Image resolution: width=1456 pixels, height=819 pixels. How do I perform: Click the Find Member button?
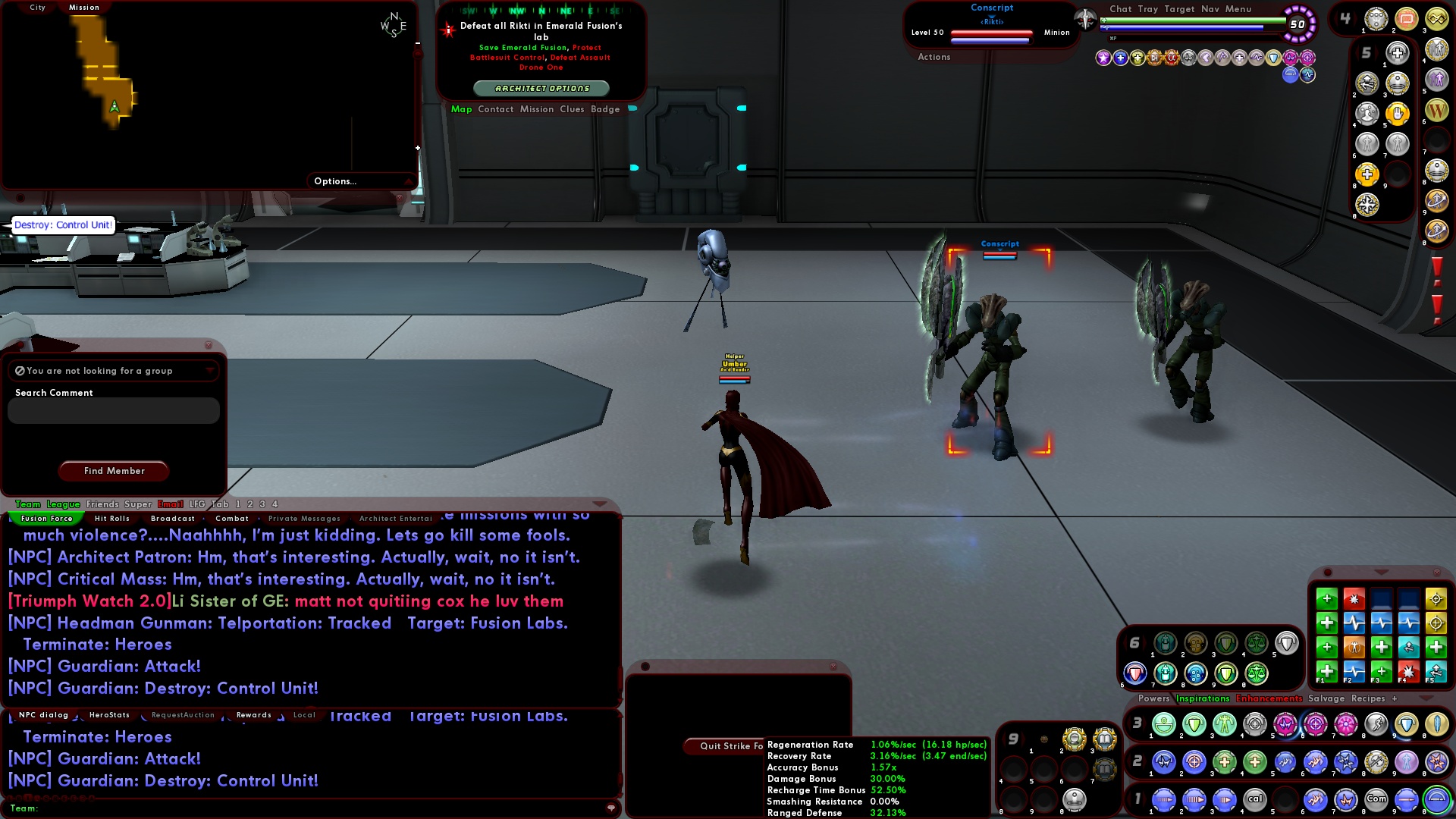coord(113,471)
